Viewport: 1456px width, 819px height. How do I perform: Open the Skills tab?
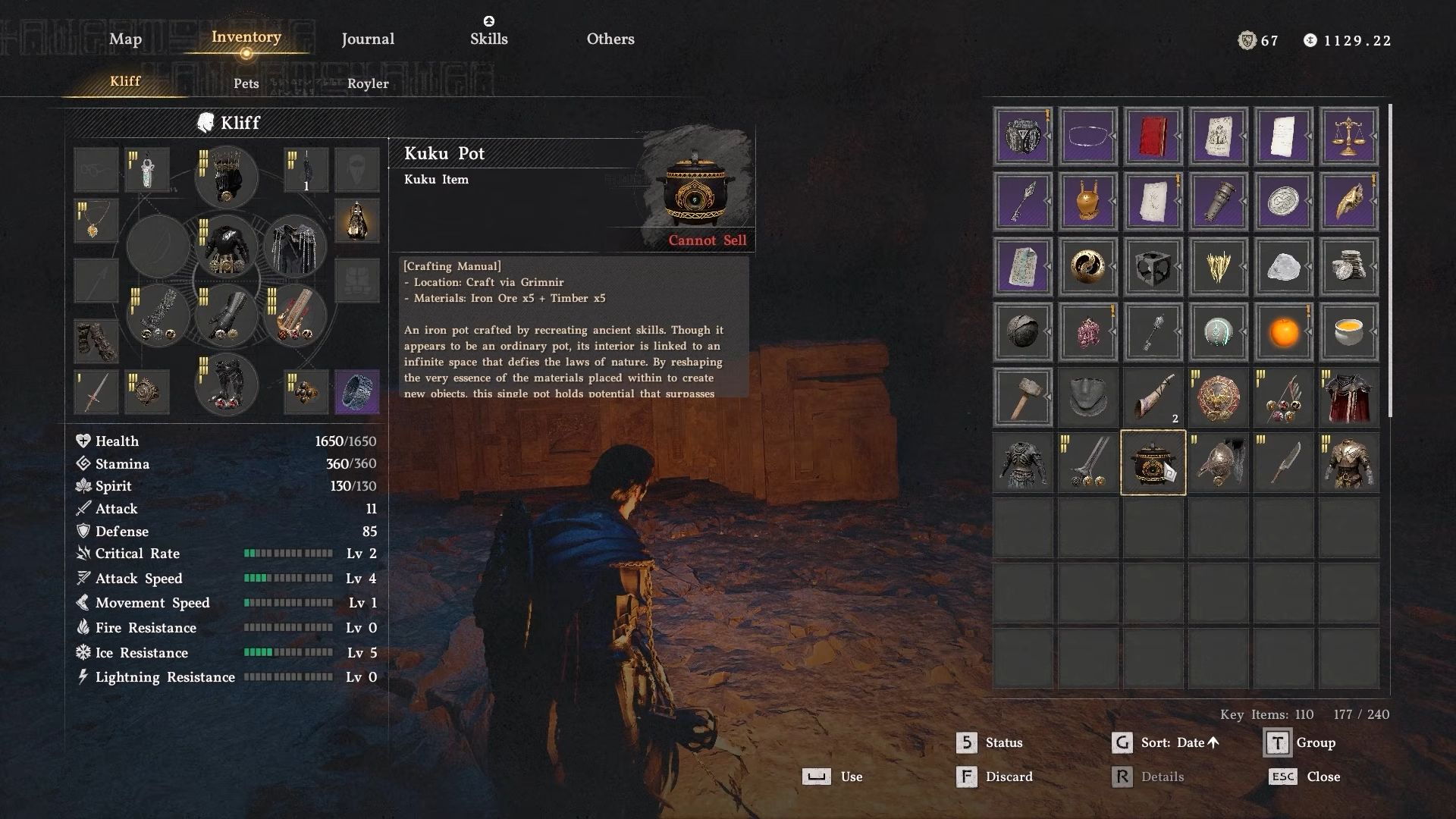488,39
